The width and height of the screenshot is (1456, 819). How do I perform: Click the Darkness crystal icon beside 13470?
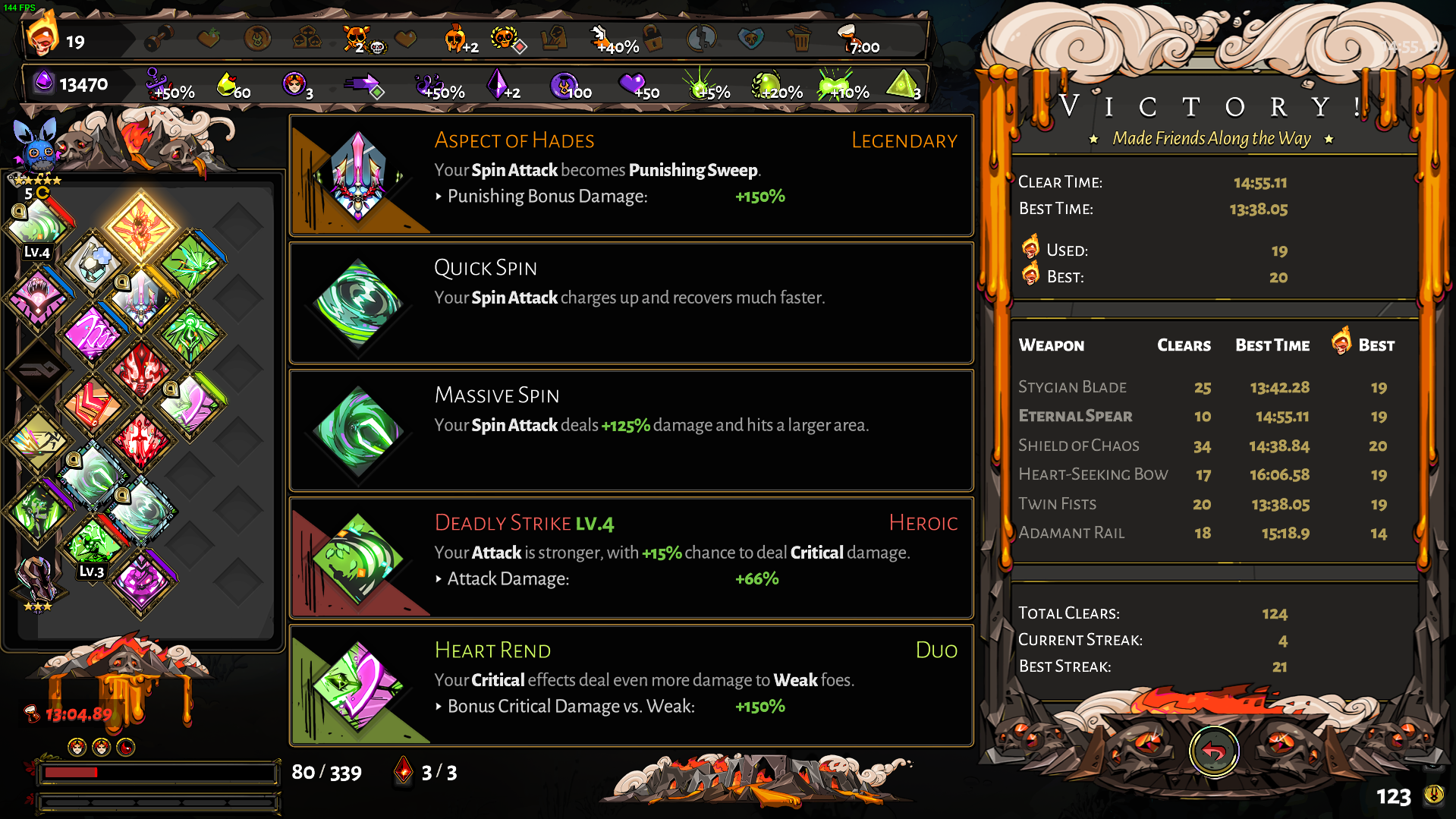(x=43, y=83)
